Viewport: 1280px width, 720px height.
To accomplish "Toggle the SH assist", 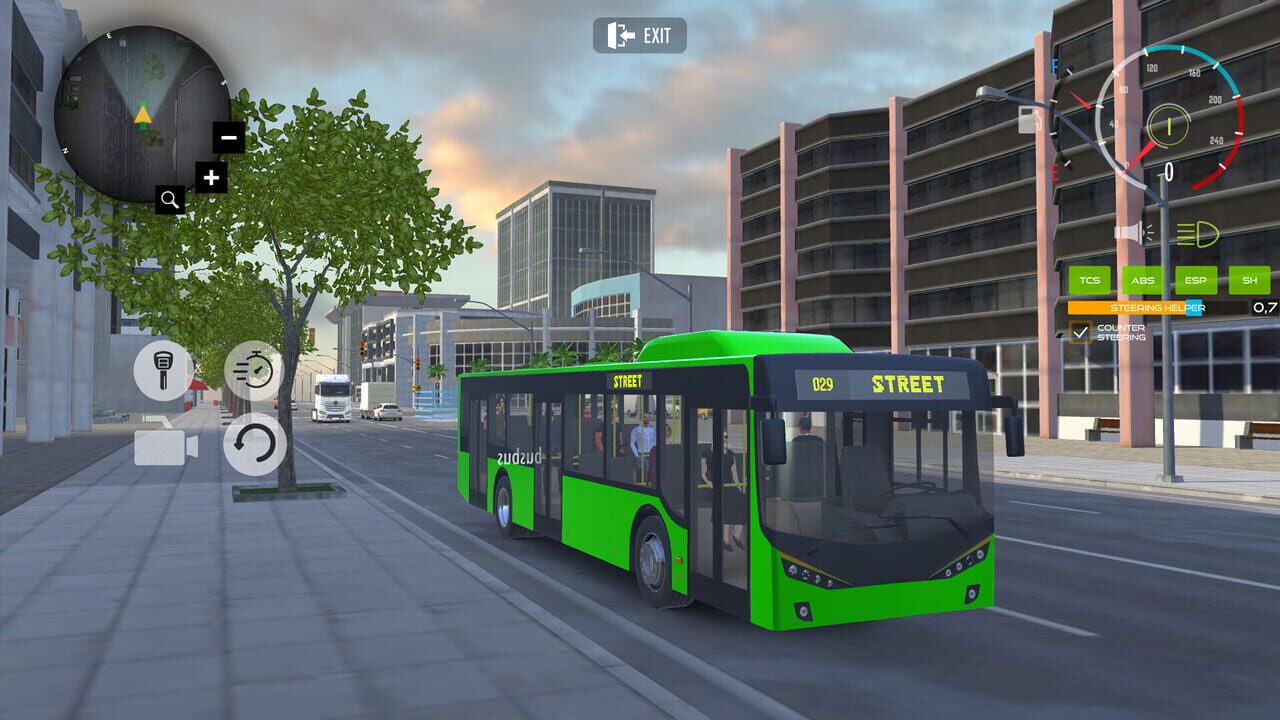I will point(1248,280).
